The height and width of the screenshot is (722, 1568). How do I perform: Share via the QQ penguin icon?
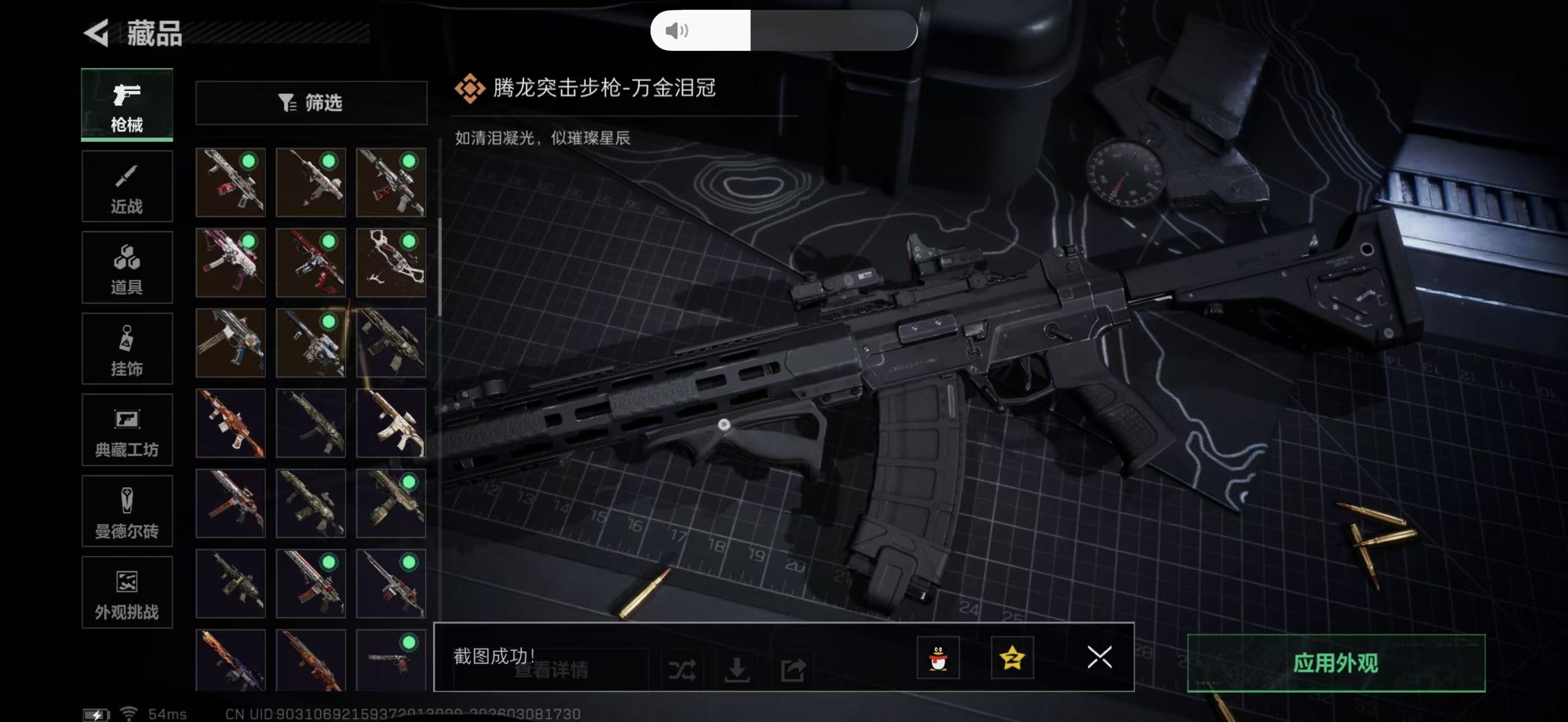pos(940,658)
